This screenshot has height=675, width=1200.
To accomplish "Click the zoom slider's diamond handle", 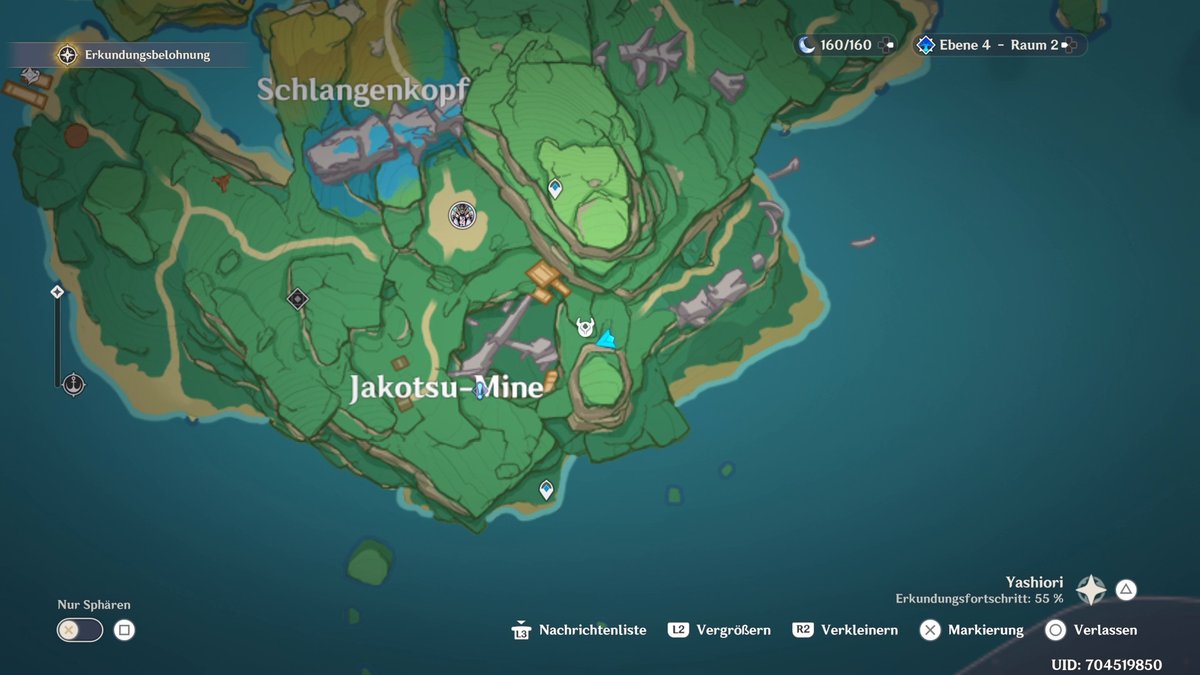I will (57, 292).
